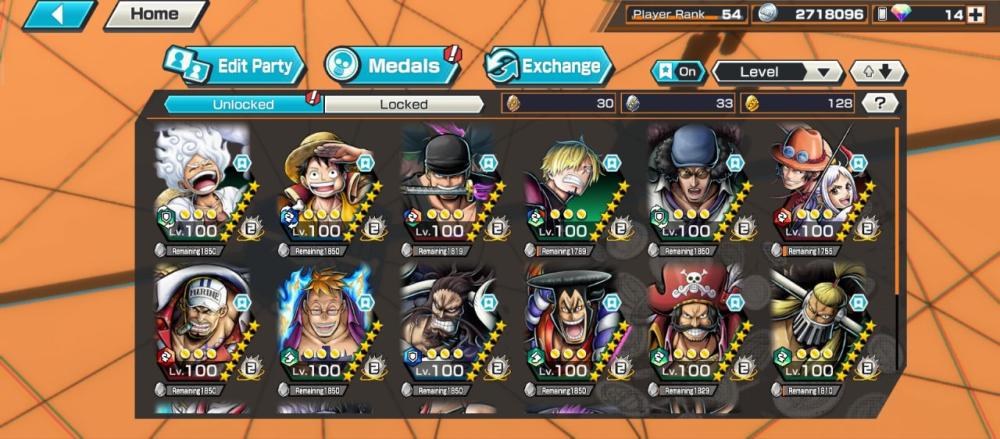Toggle the favorites filter On button

[x=677, y=72]
